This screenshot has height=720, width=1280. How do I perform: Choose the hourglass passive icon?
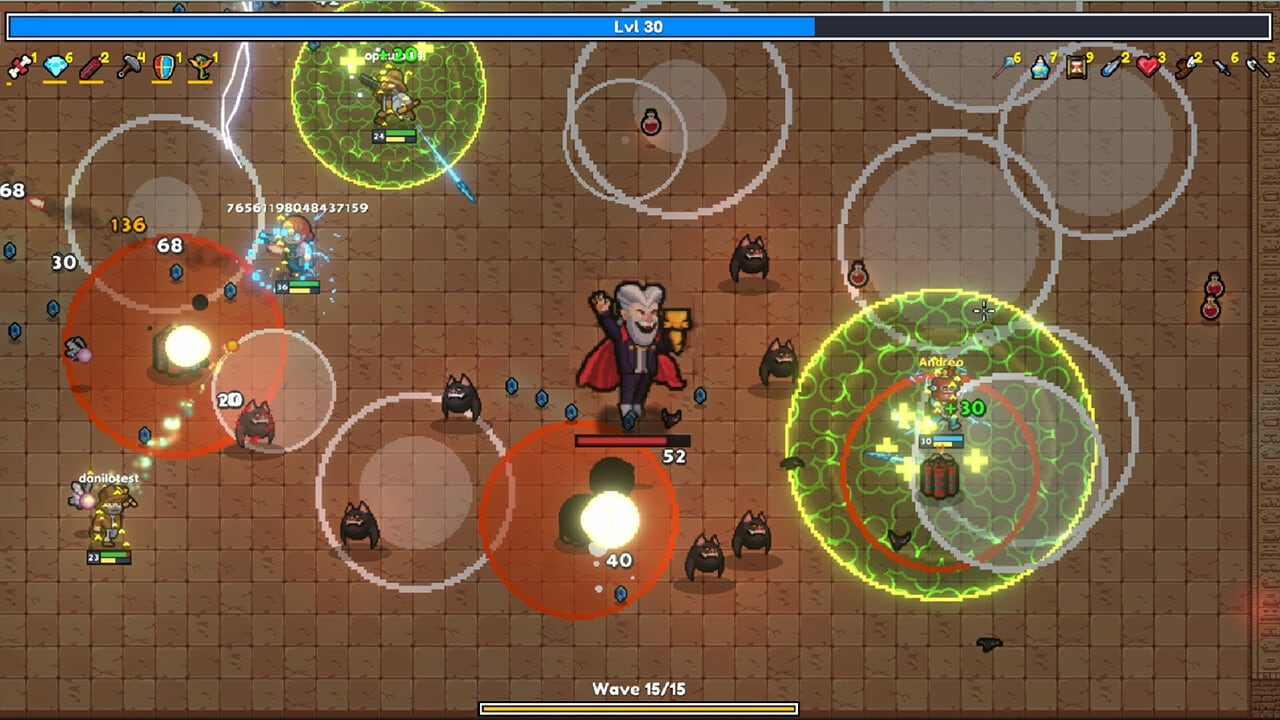(x=1076, y=67)
